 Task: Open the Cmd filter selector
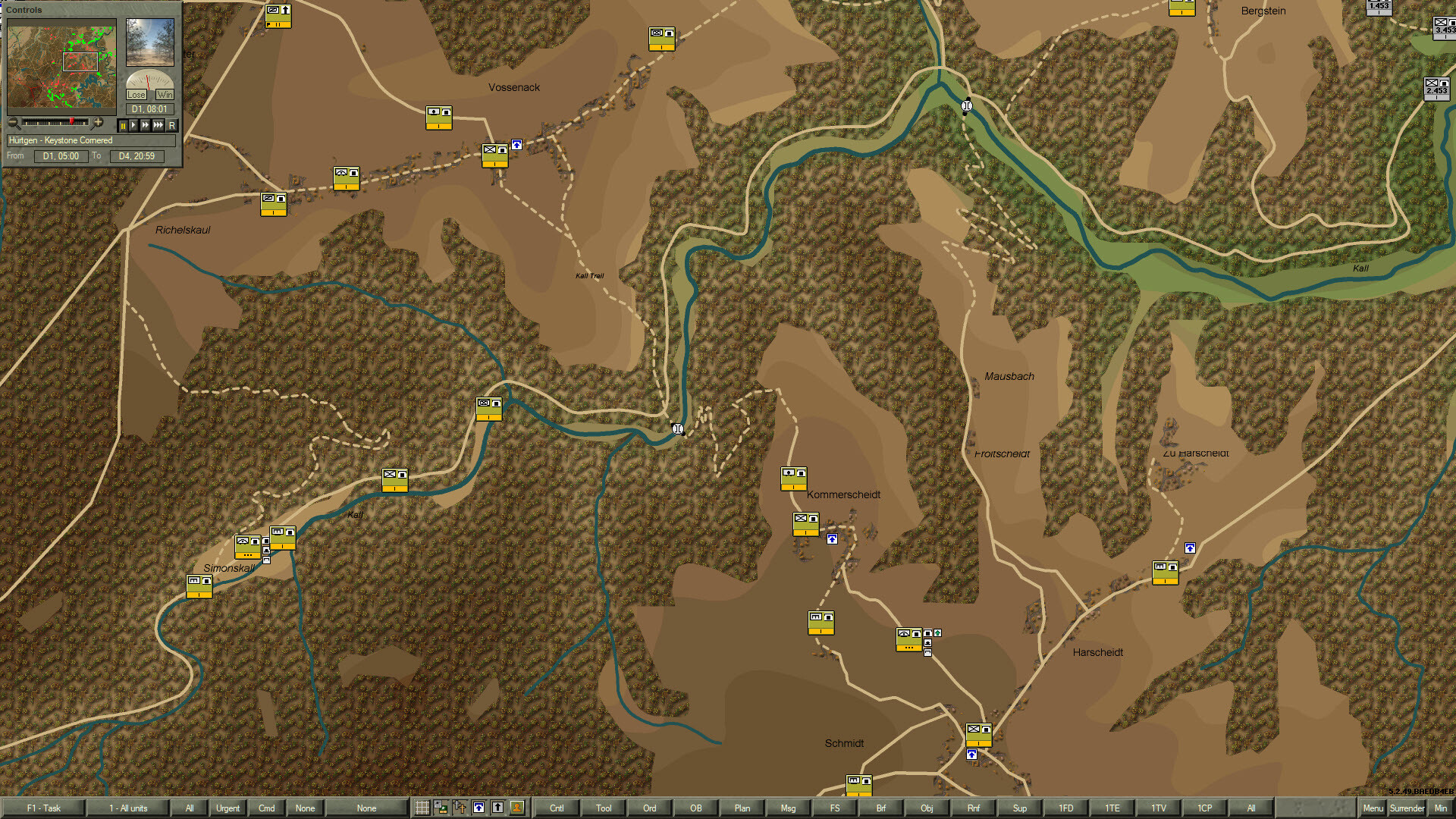266,808
